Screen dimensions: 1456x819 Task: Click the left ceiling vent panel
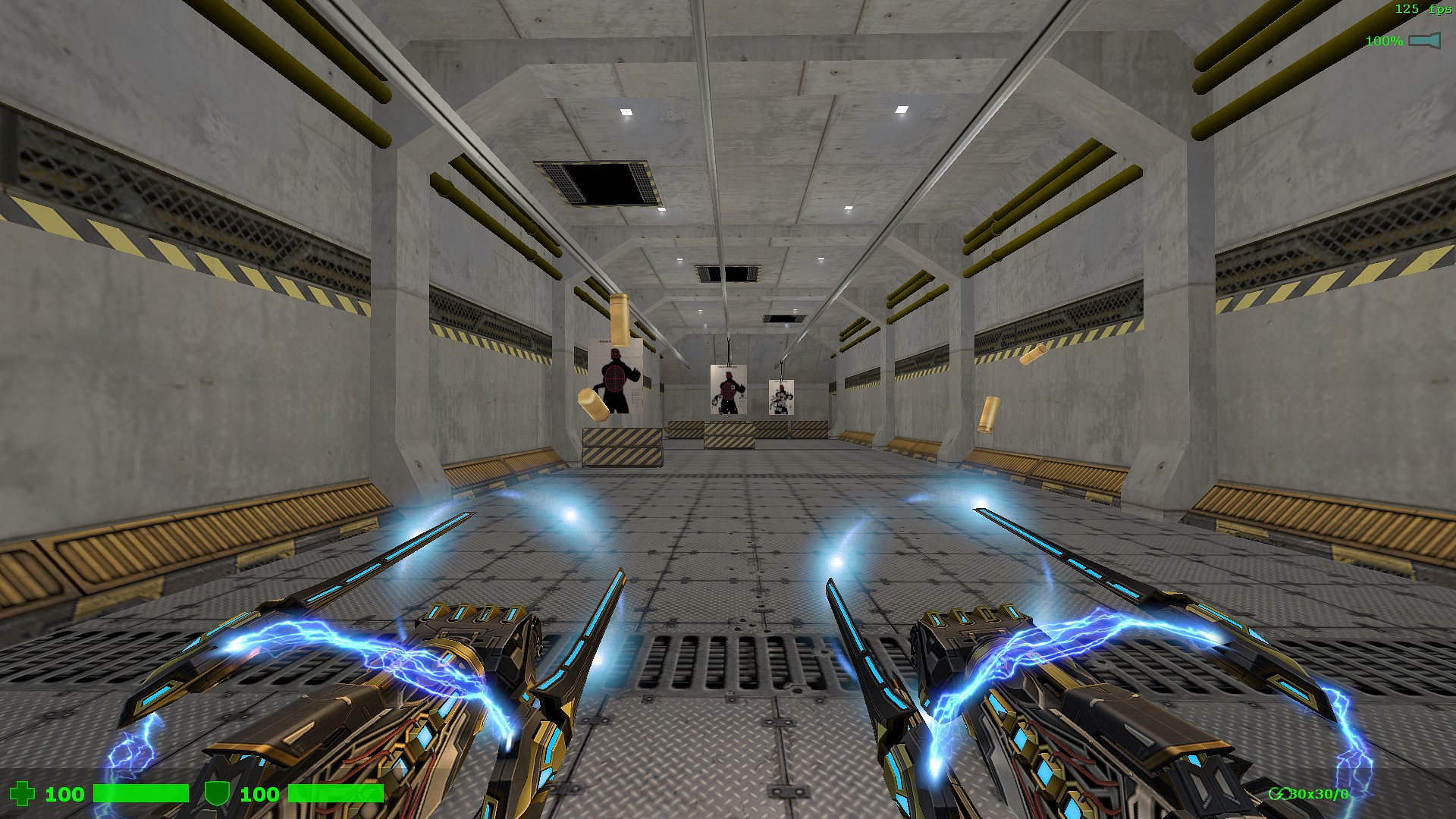click(x=599, y=182)
